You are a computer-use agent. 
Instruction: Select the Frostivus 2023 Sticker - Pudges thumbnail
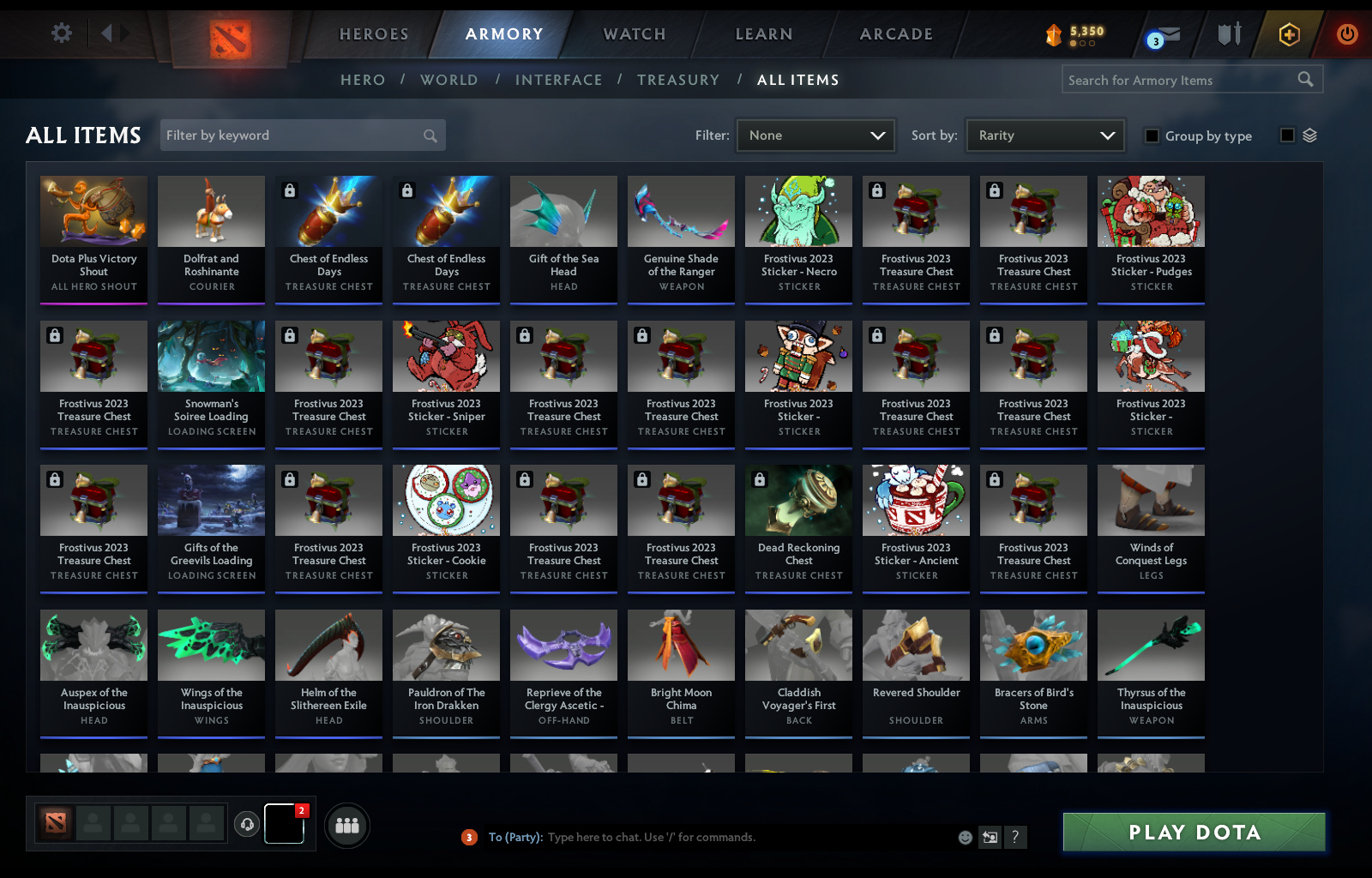click(x=1150, y=211)
